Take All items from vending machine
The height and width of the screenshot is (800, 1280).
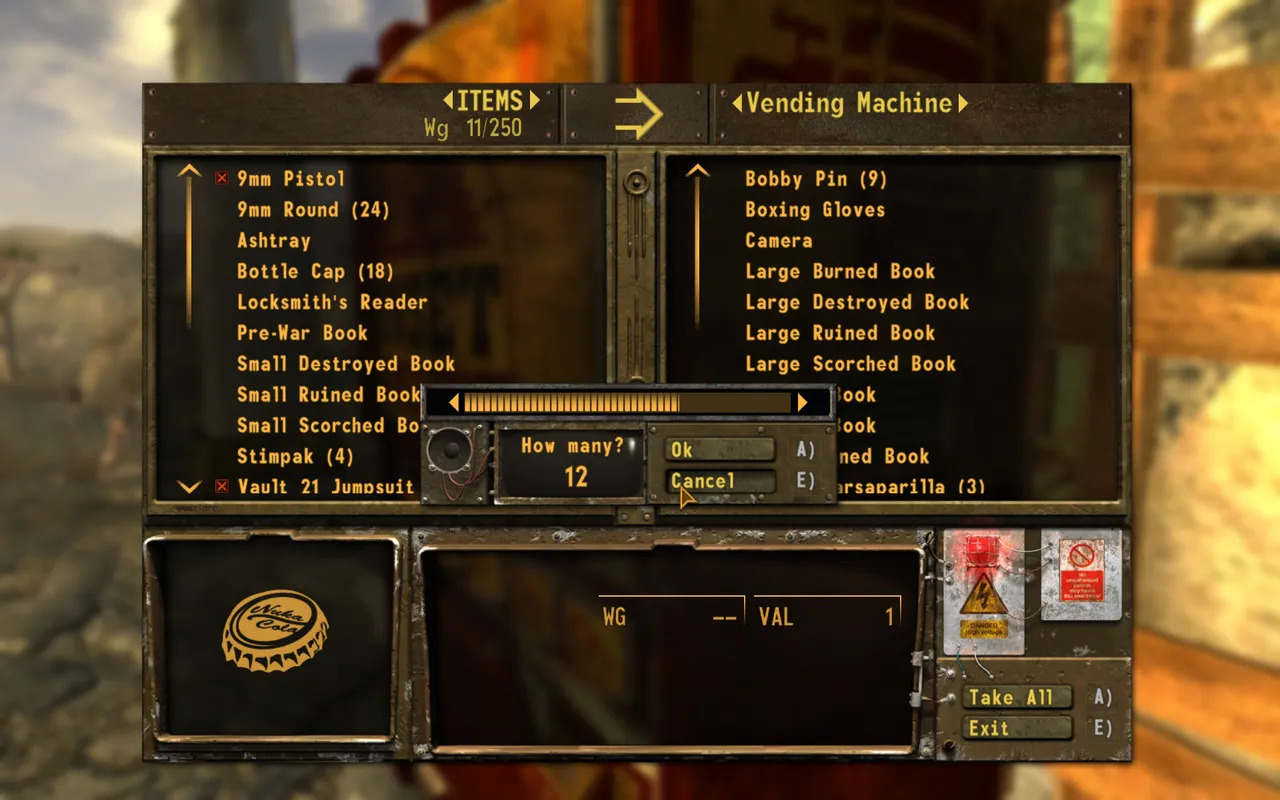pos(1016,697)
